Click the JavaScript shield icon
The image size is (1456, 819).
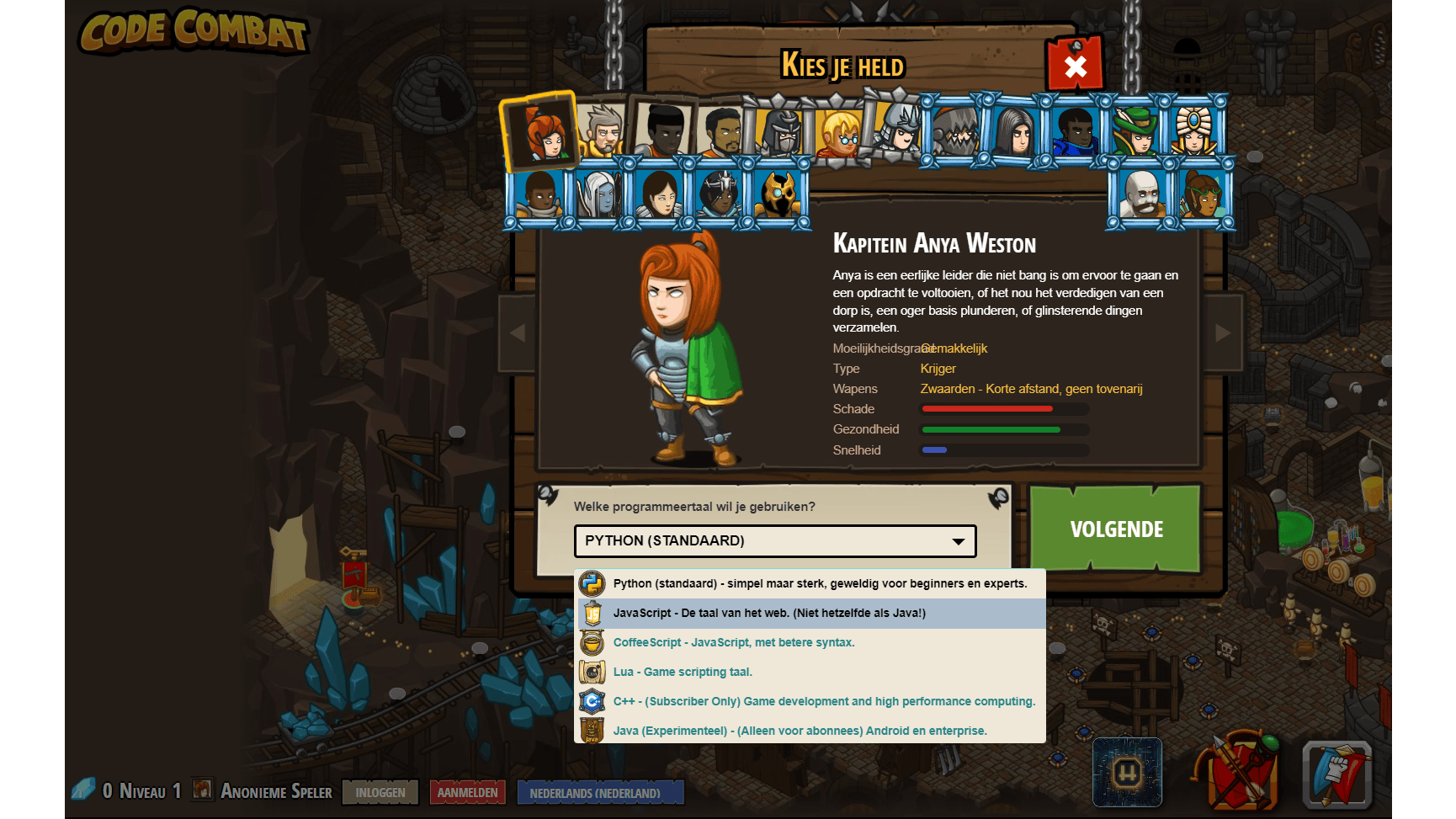tap(592, 613)
